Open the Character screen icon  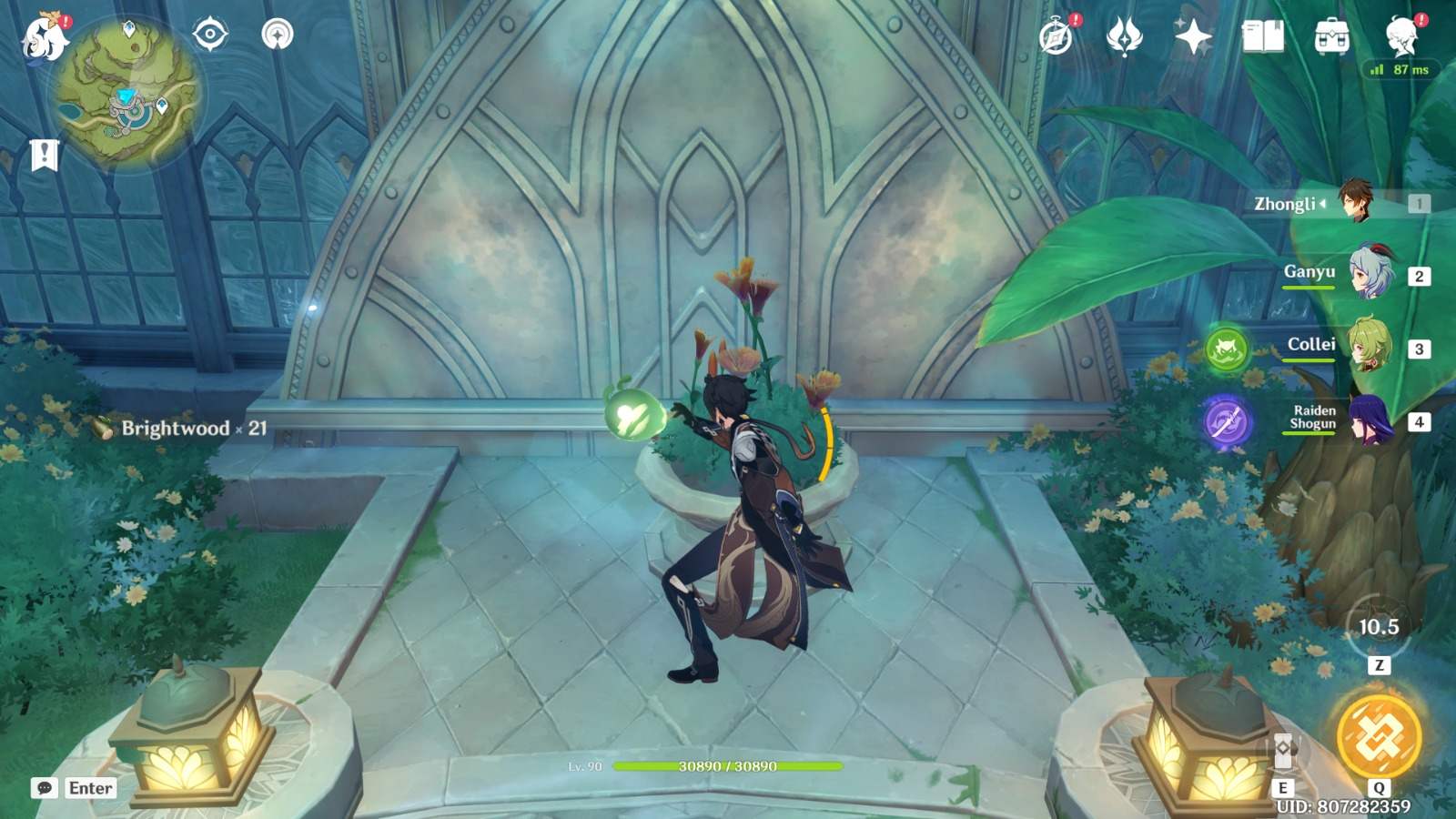coord(1401,37)
